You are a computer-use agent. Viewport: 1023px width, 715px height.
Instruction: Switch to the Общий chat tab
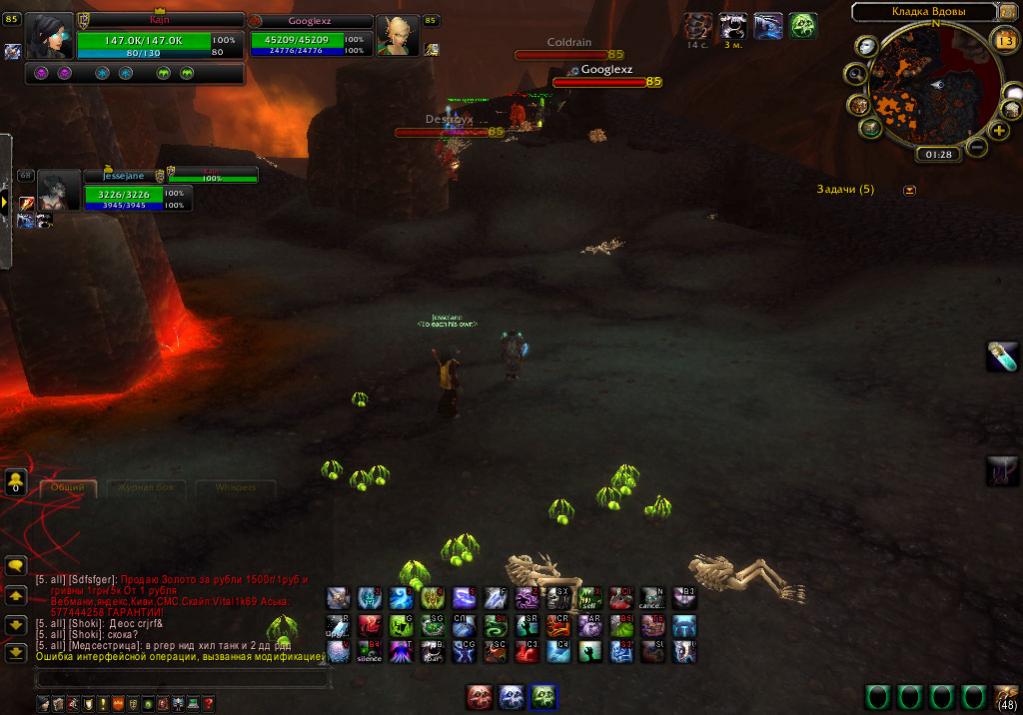(68, 488)
